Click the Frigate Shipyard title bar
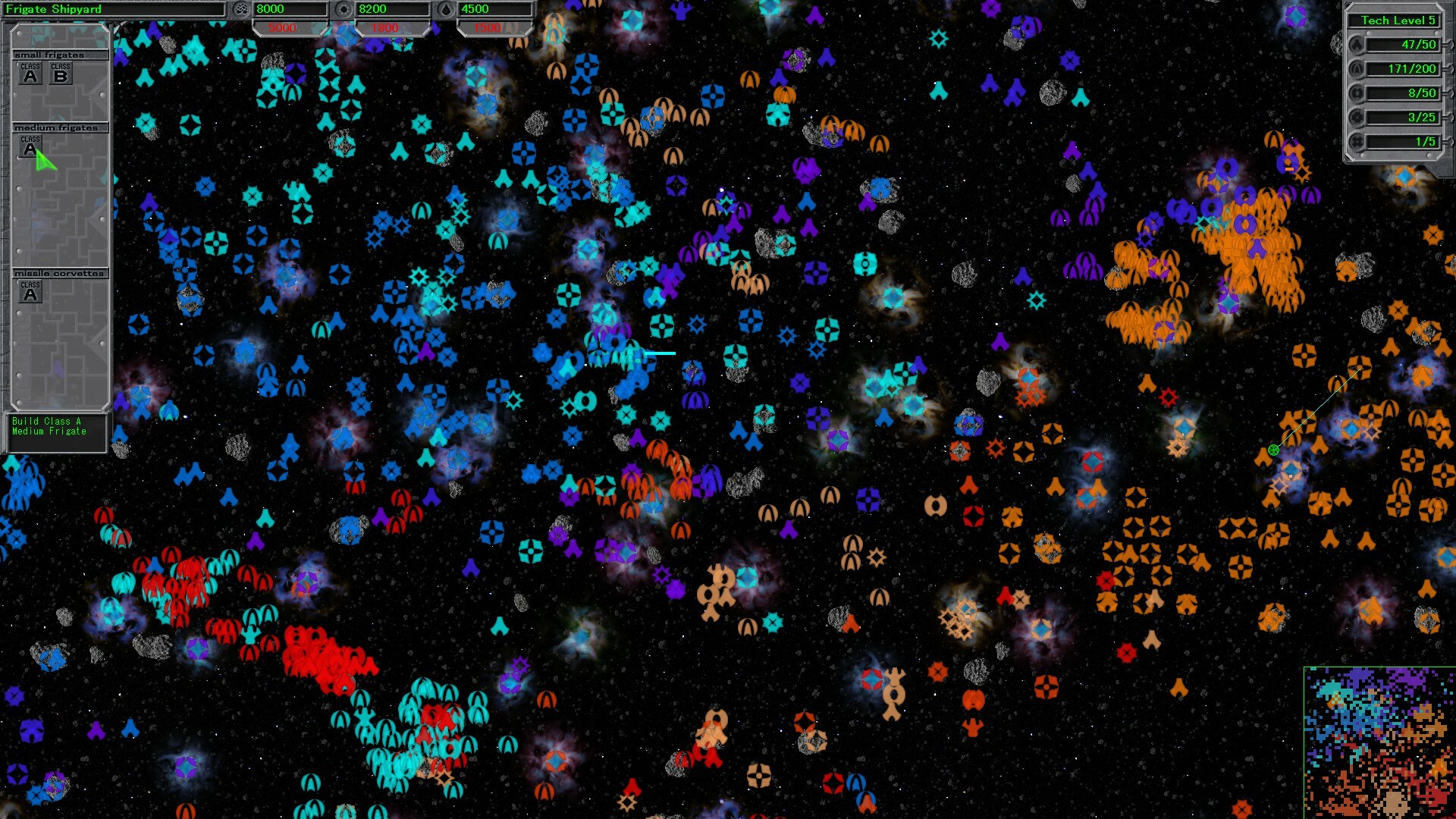Screen dimensions: 1456x819 114,9
